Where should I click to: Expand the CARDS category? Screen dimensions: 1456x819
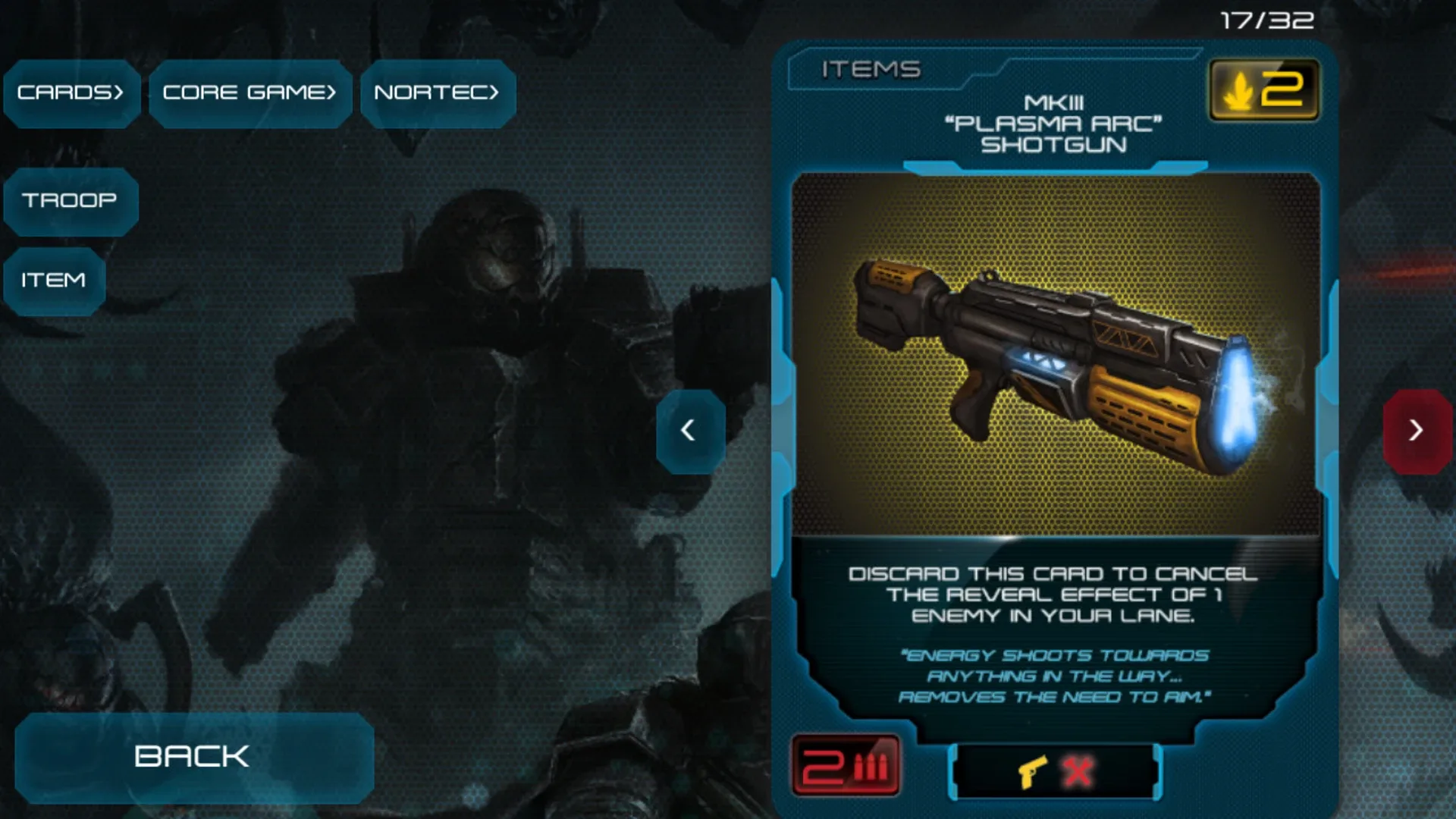(71, 93)
